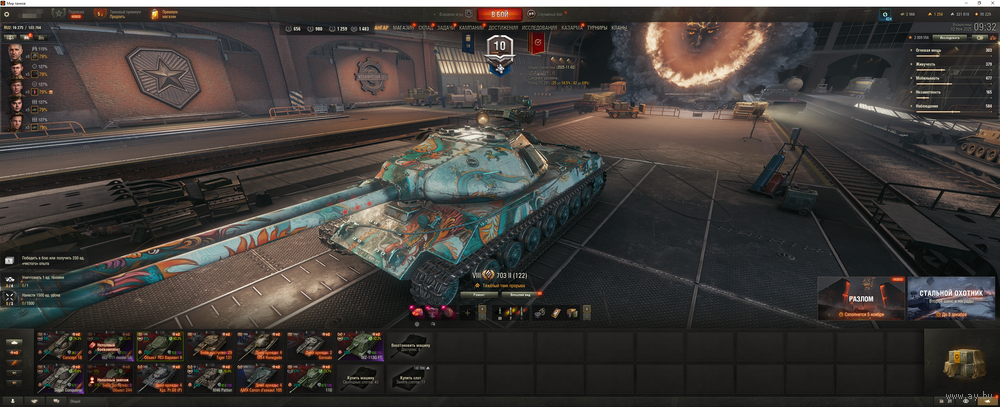This screenshot has height=407, width=1000.
Task: Choose the Kpz. Pz.68 (P) tank card
Action: point(160,378)
